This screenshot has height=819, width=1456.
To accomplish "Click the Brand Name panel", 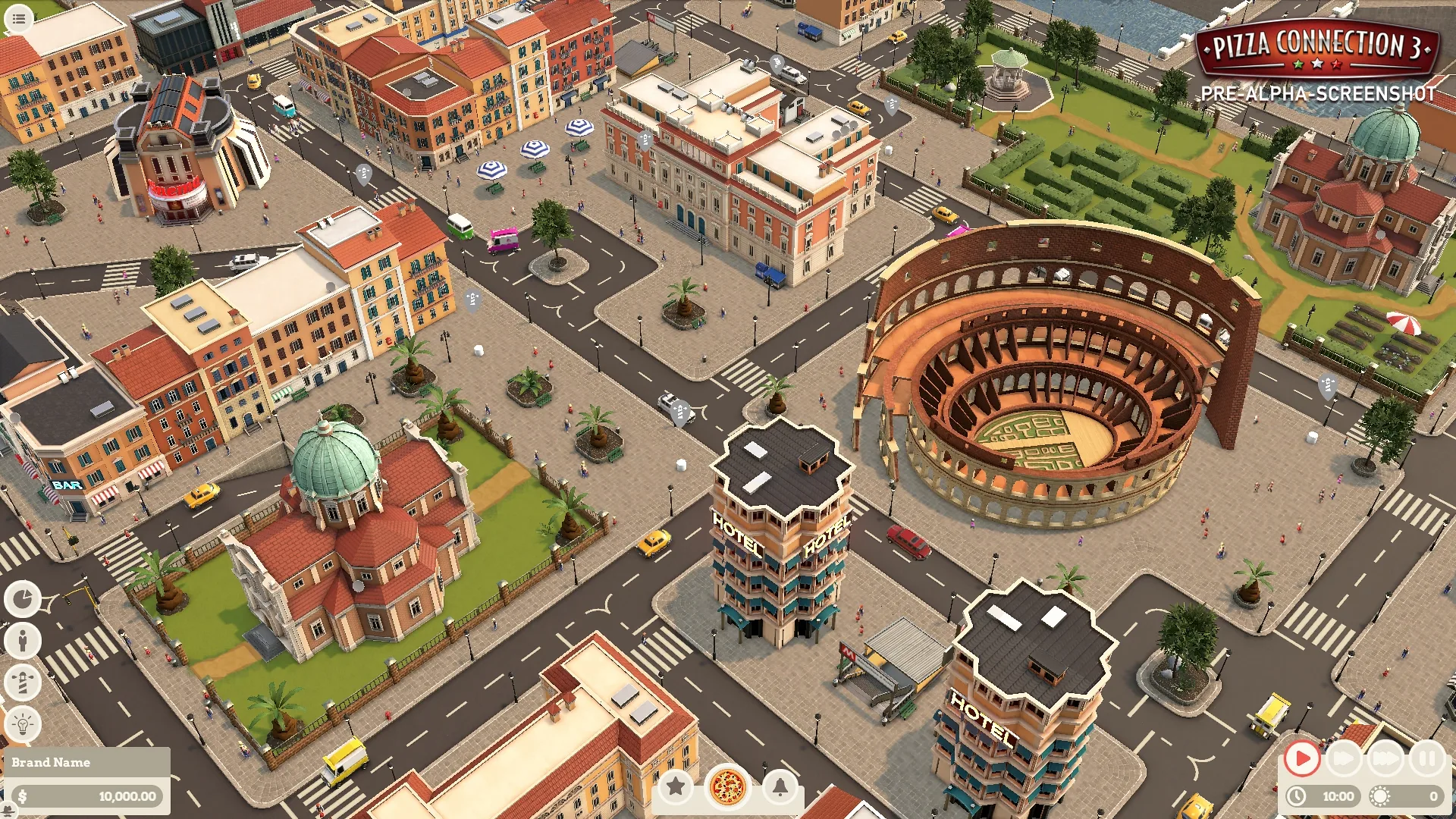I will coord(86,762).
